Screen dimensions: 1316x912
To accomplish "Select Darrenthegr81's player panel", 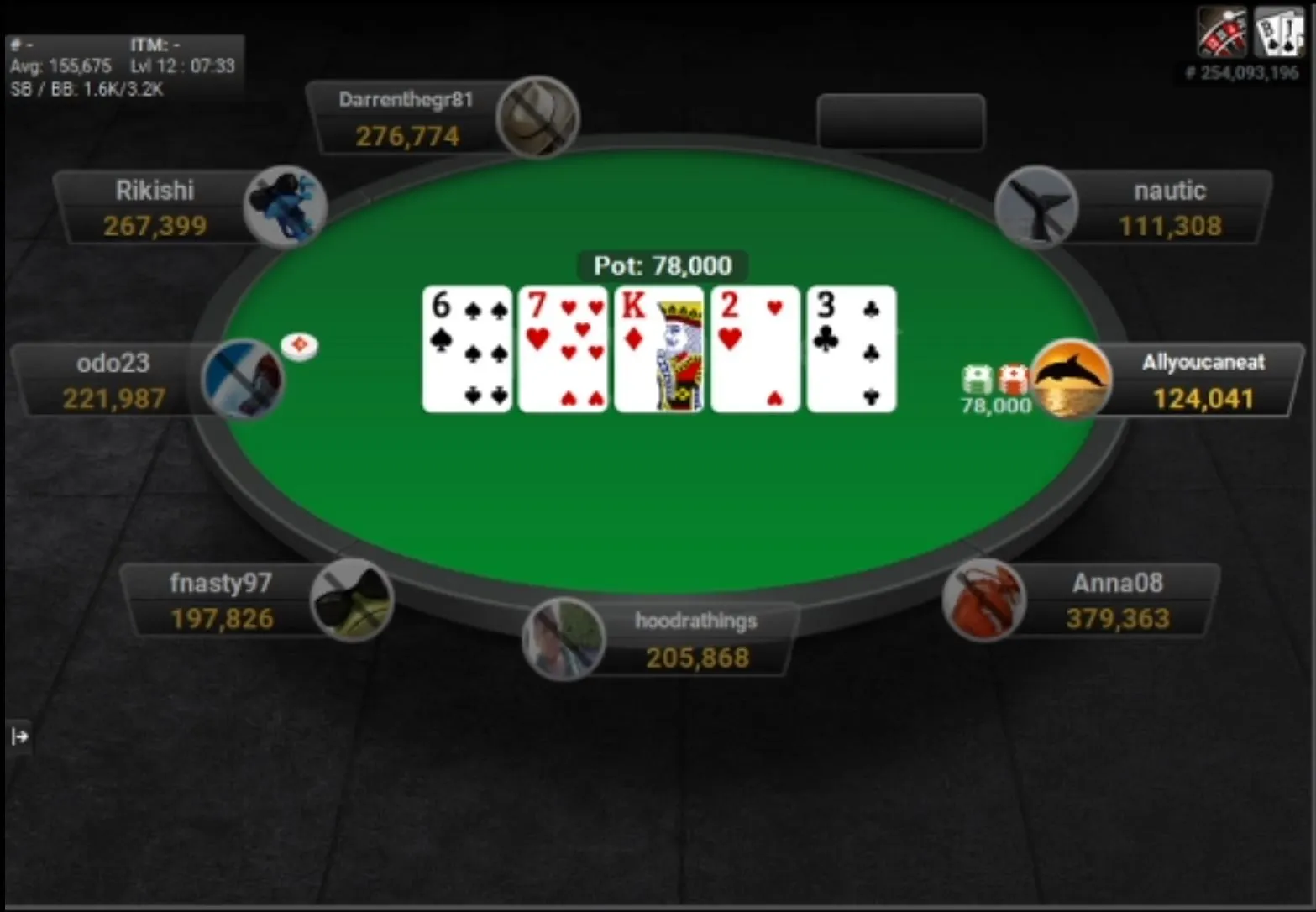I will 406,118.
